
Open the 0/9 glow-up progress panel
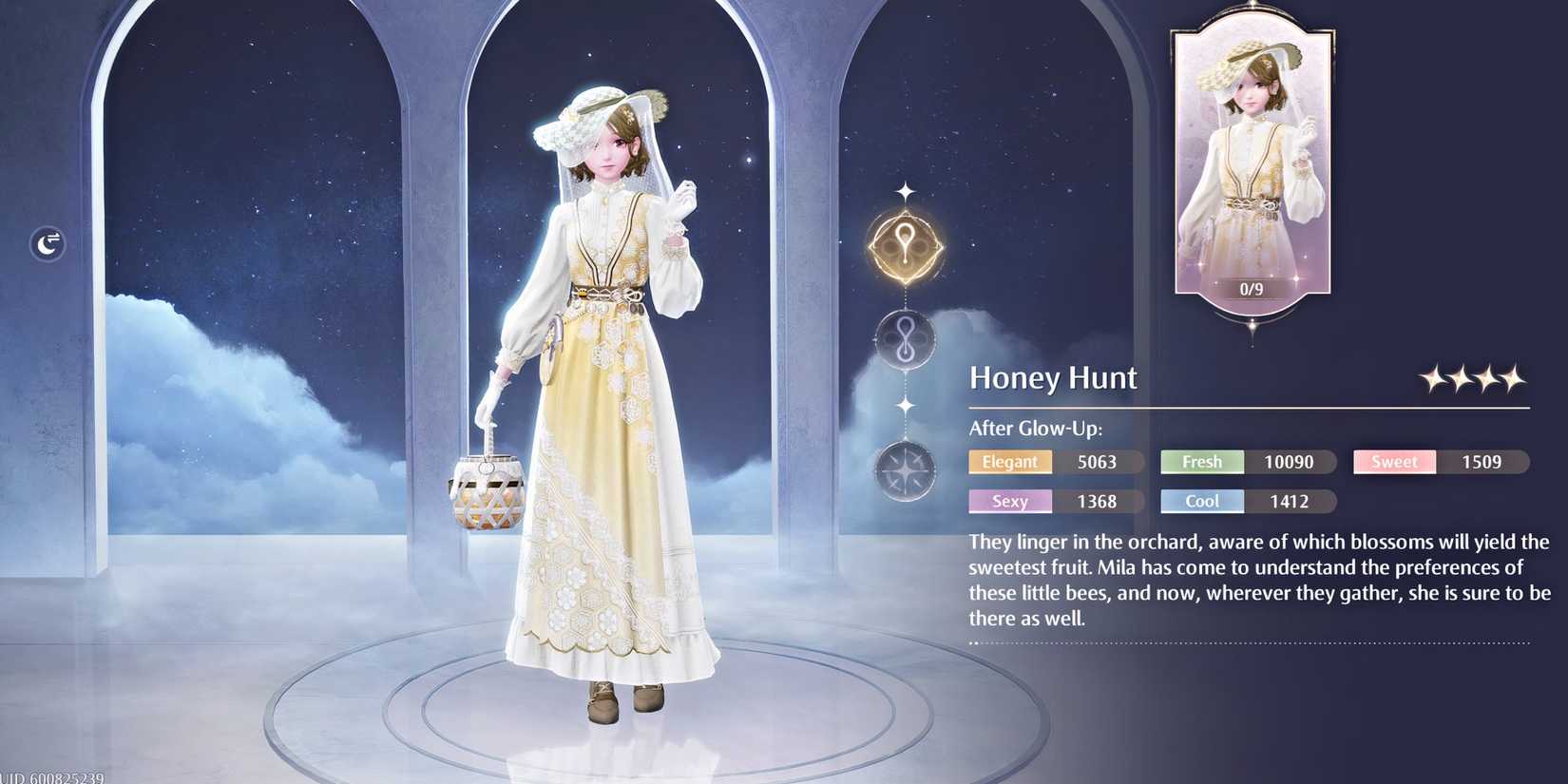pos(1250,288)
